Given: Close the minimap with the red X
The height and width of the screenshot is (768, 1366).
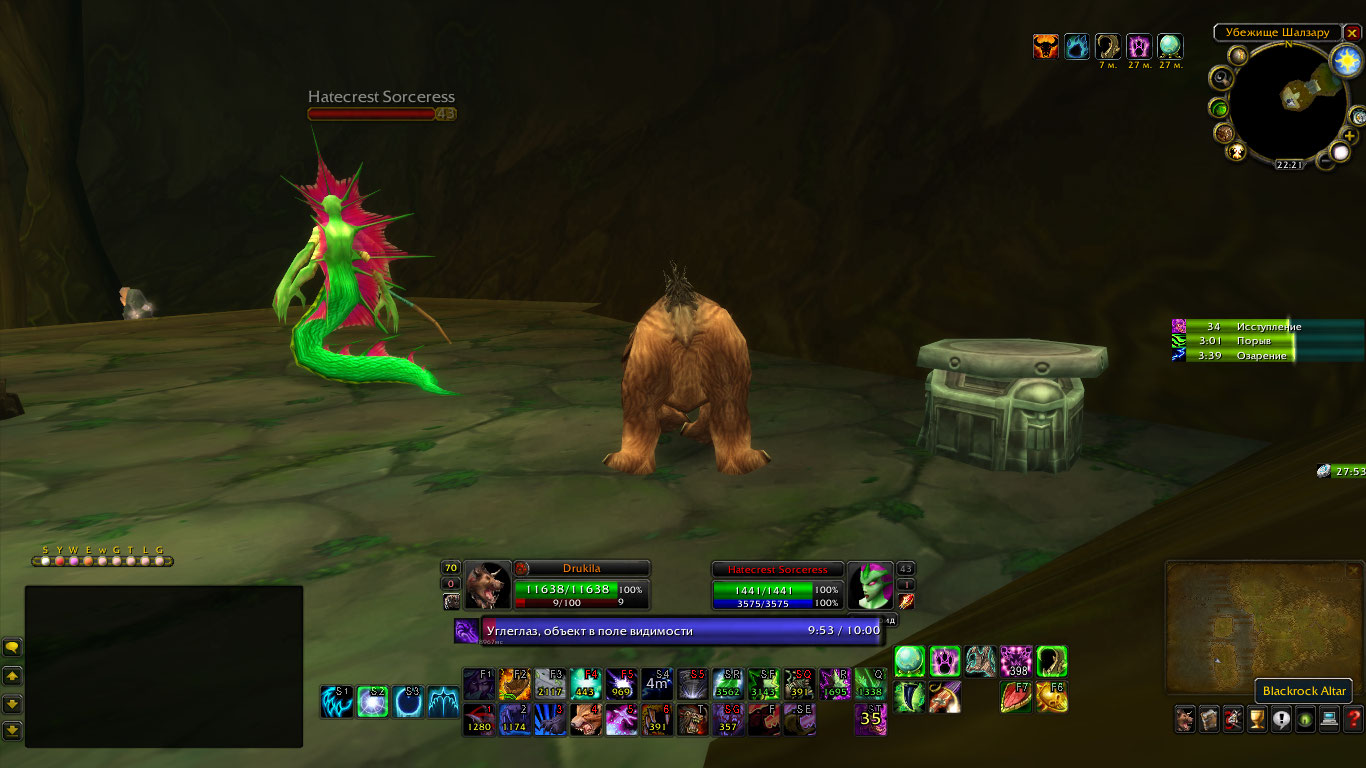Looking at the screenshot, I should click(x=1352, y=33).
